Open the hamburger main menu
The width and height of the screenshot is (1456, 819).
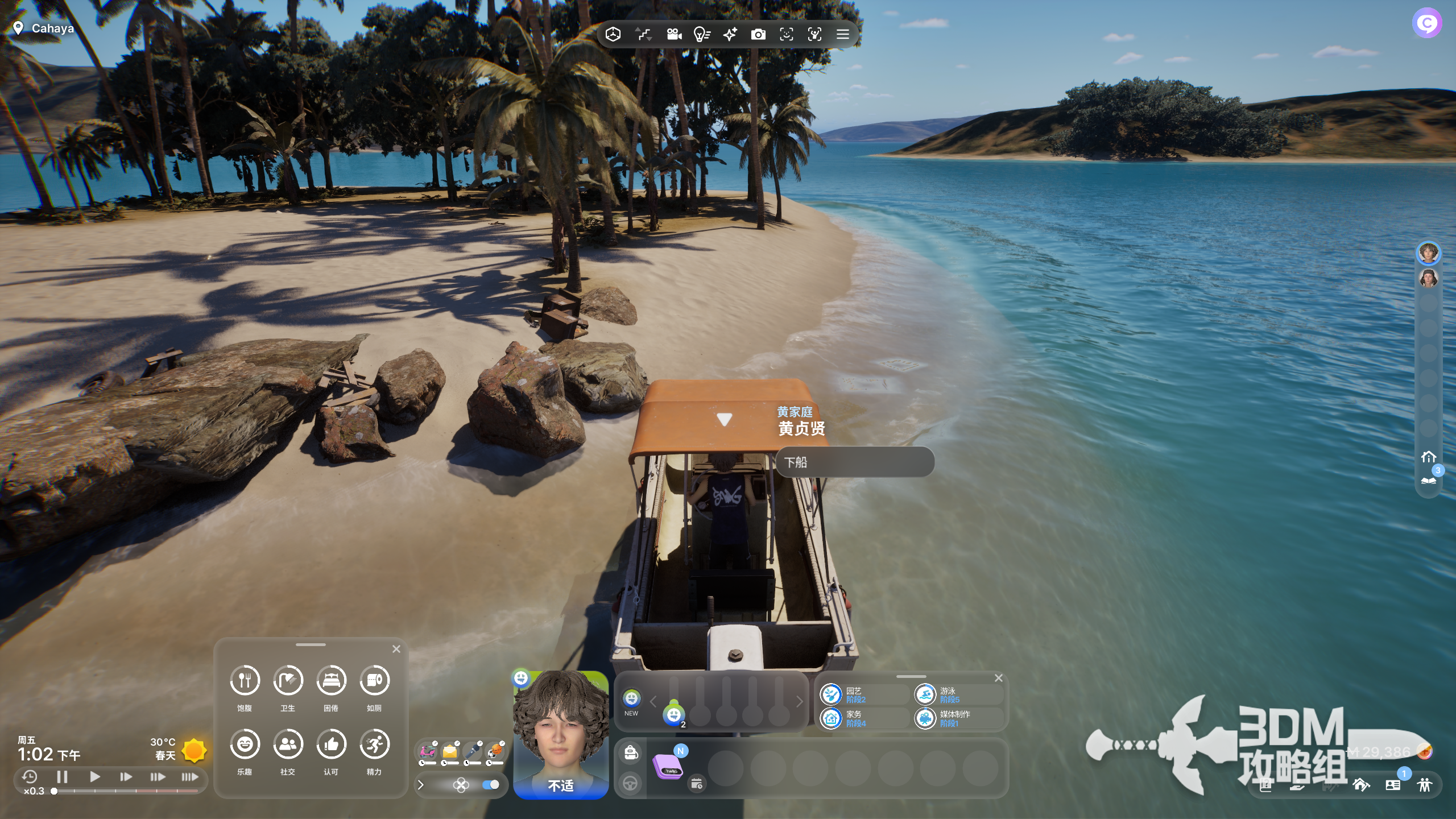click(843, 35)
